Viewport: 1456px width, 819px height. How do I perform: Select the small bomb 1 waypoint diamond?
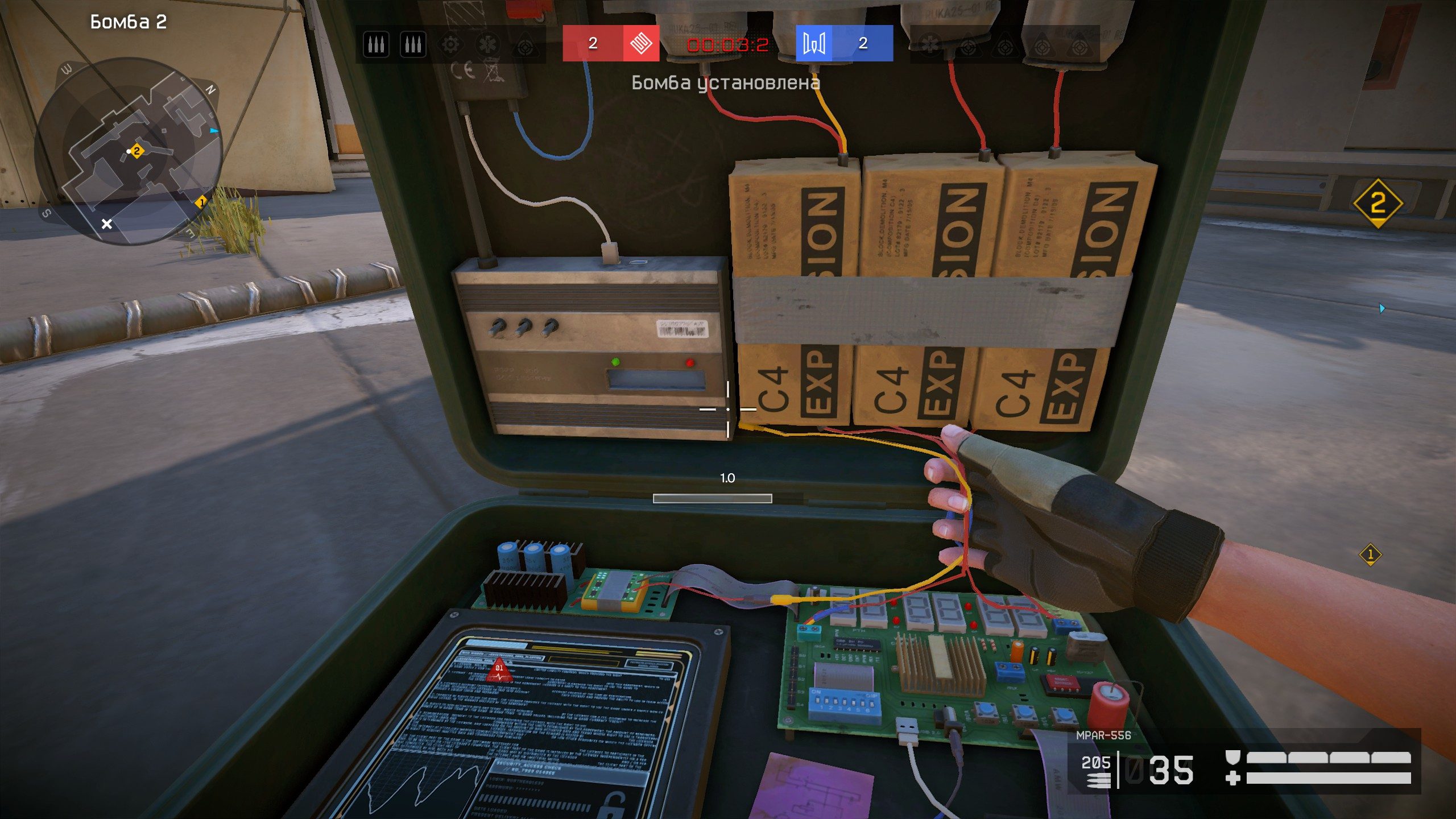click(1370, 554)
